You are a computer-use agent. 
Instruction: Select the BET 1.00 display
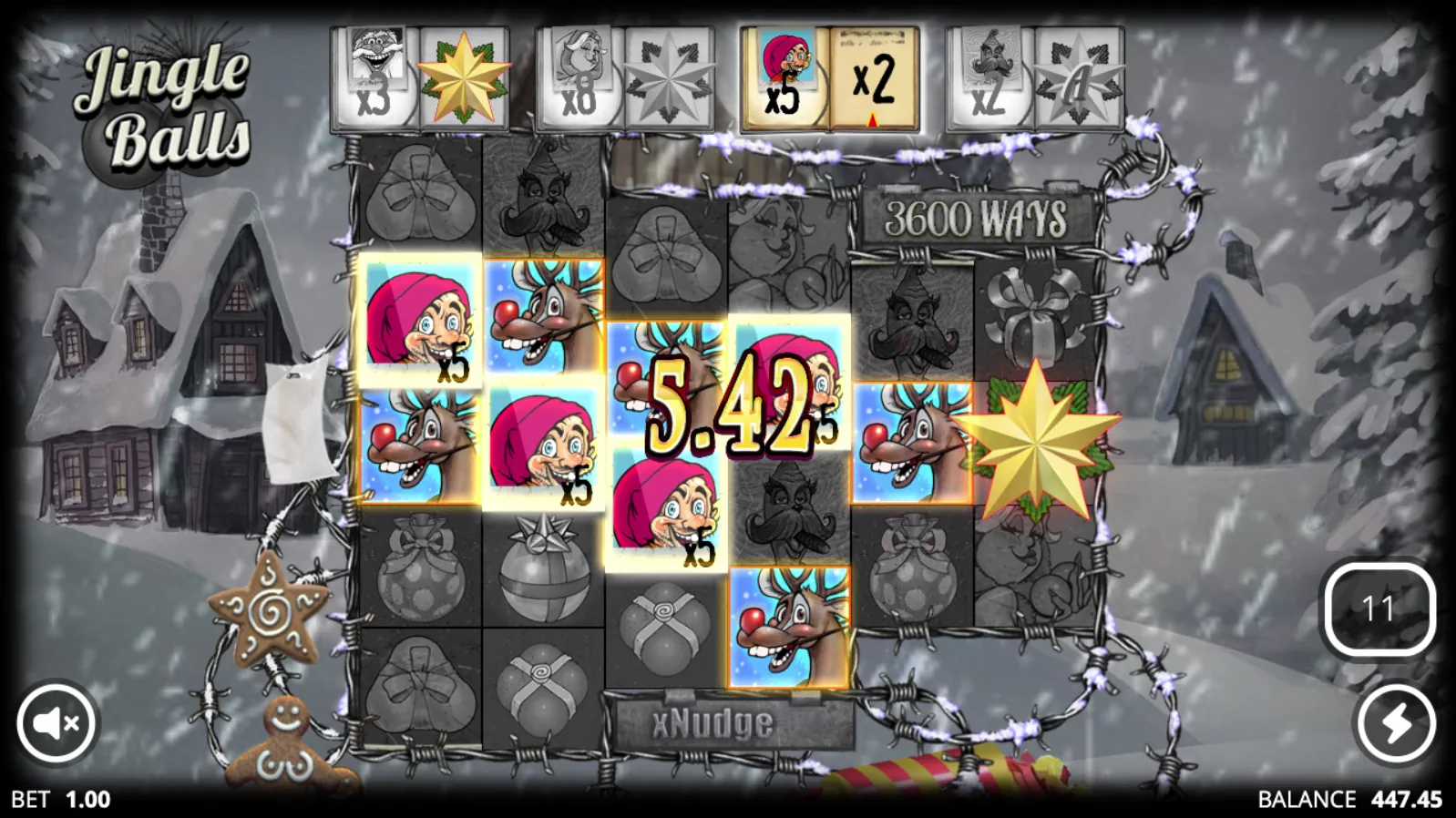(60, 801)
